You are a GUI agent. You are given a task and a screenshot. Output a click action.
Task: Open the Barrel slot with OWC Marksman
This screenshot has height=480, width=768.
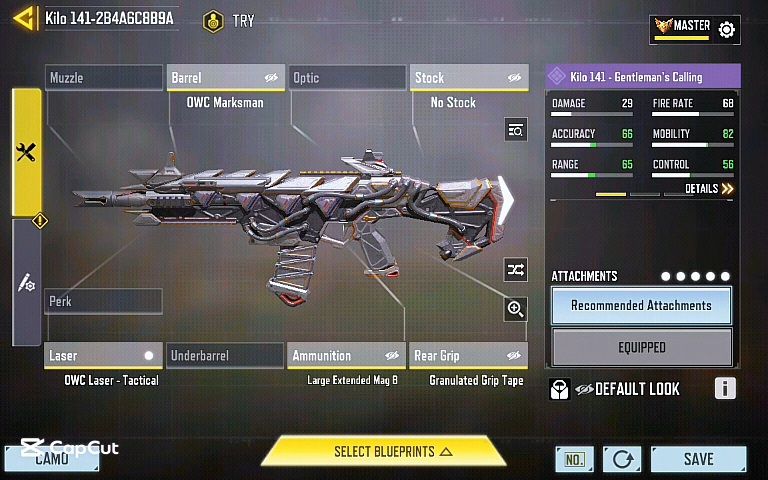tap(225, 78)
